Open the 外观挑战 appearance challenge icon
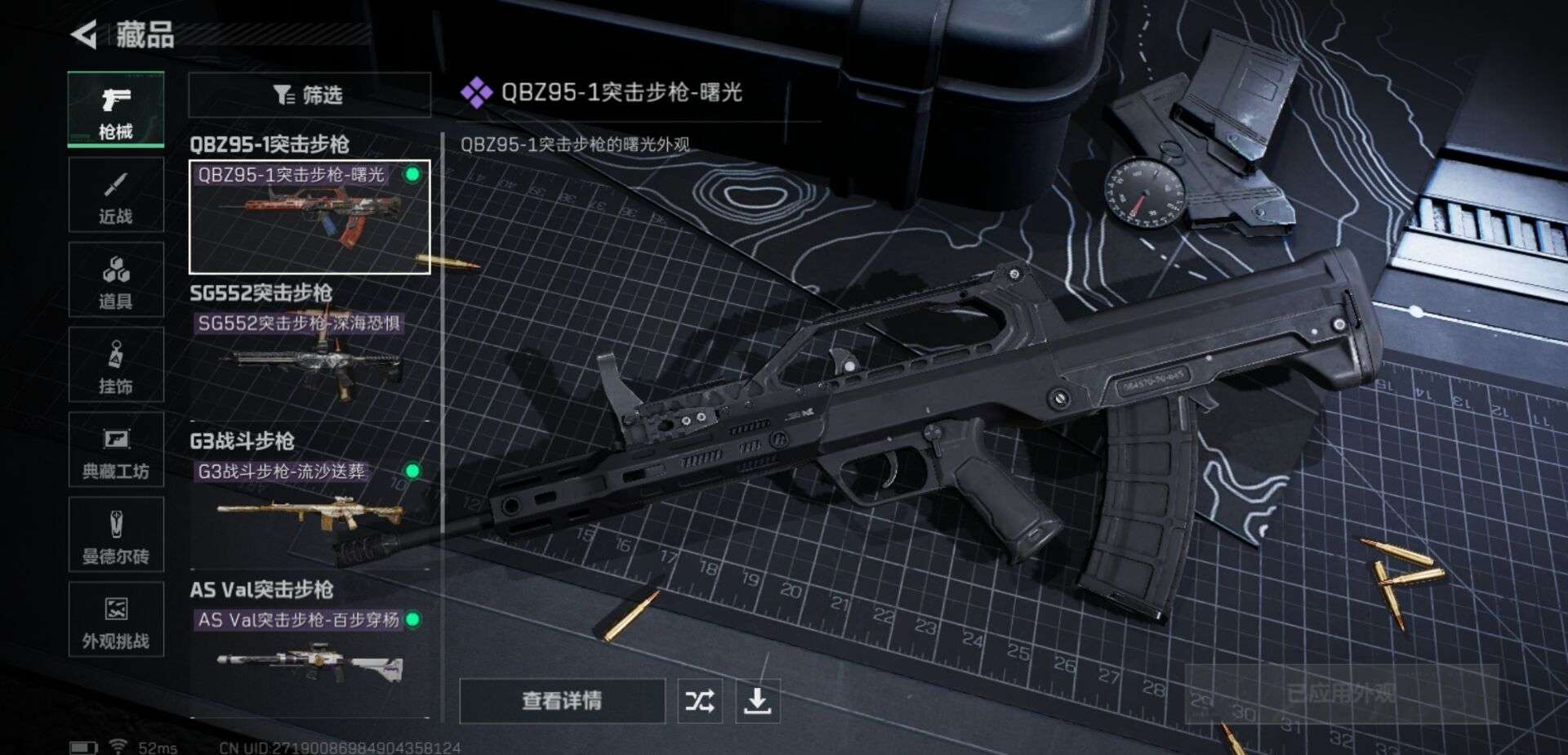This screenshot has height=755, width=1568. 116,621
